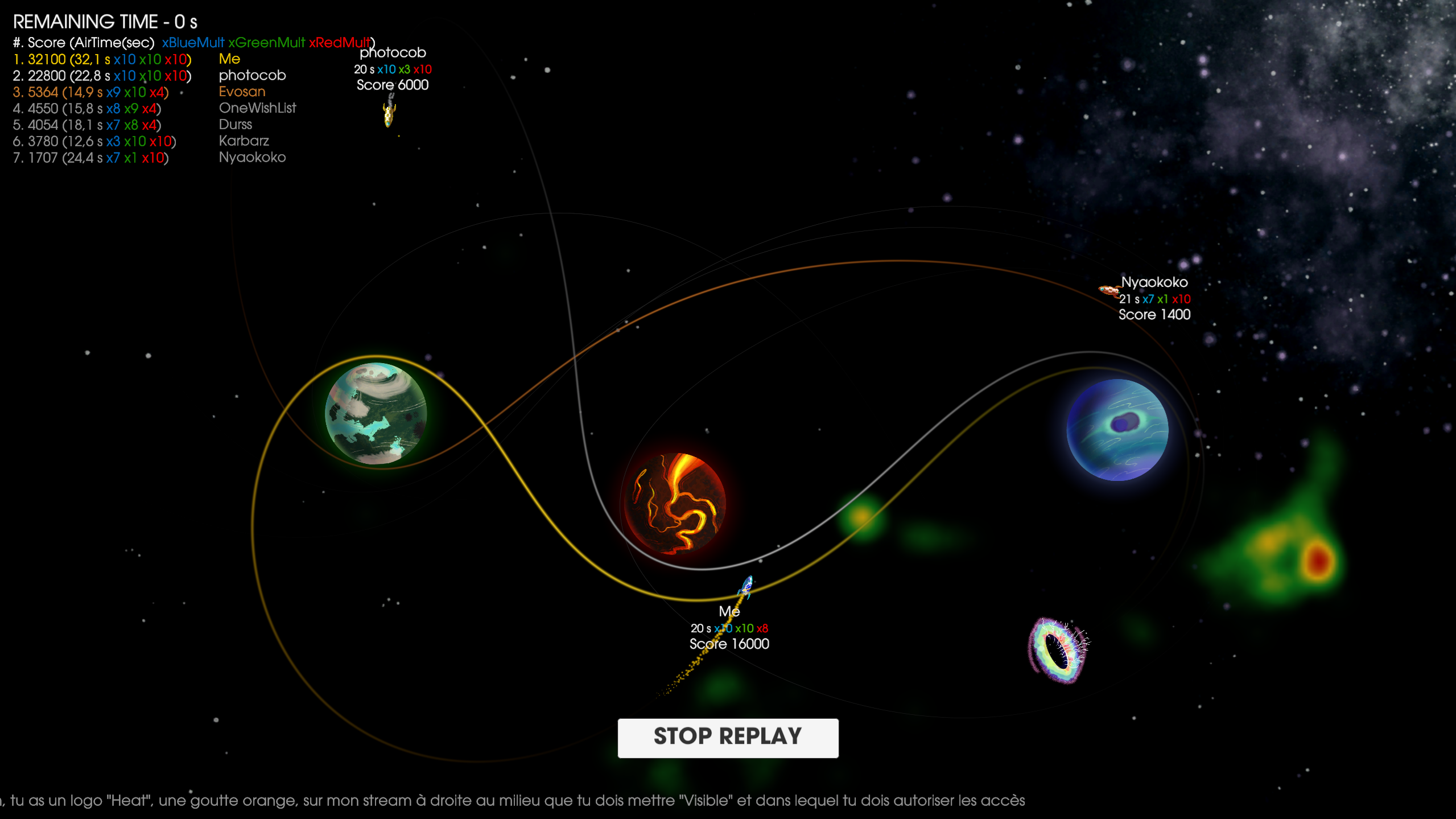Click the xGreenMult column header

point(266,42)
